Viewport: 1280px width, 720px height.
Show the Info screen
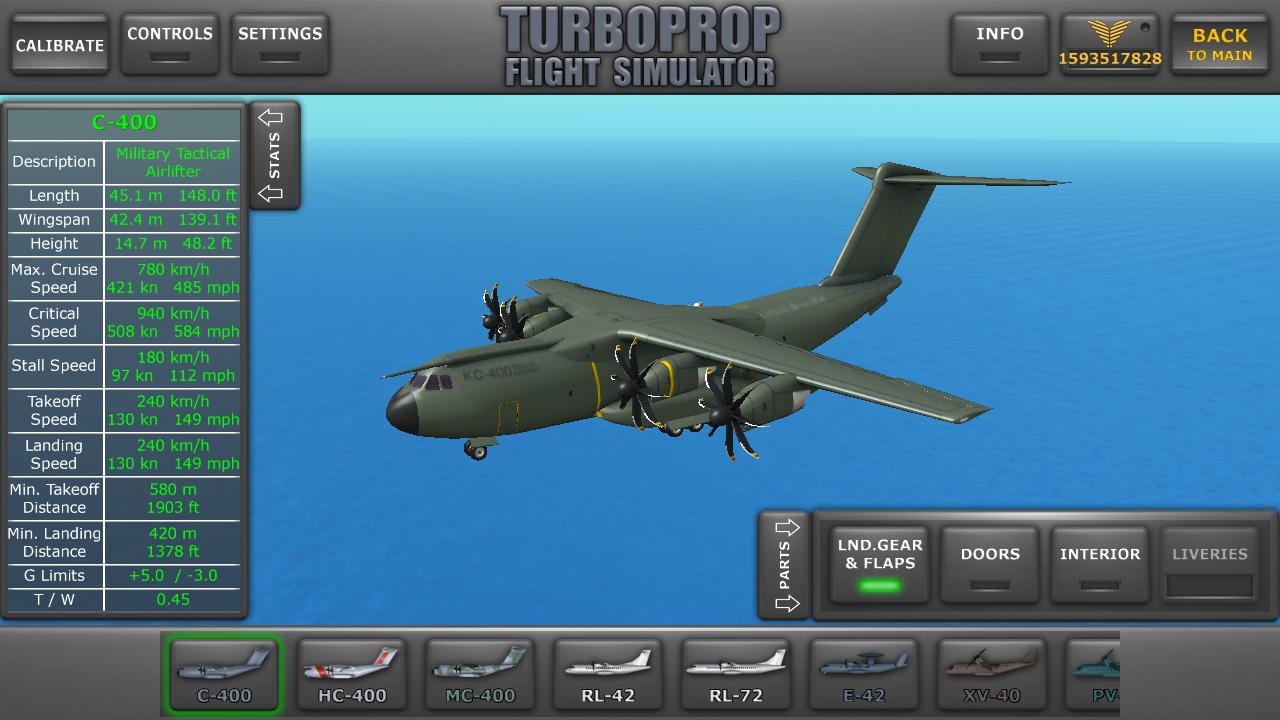[x=999, y=44]
